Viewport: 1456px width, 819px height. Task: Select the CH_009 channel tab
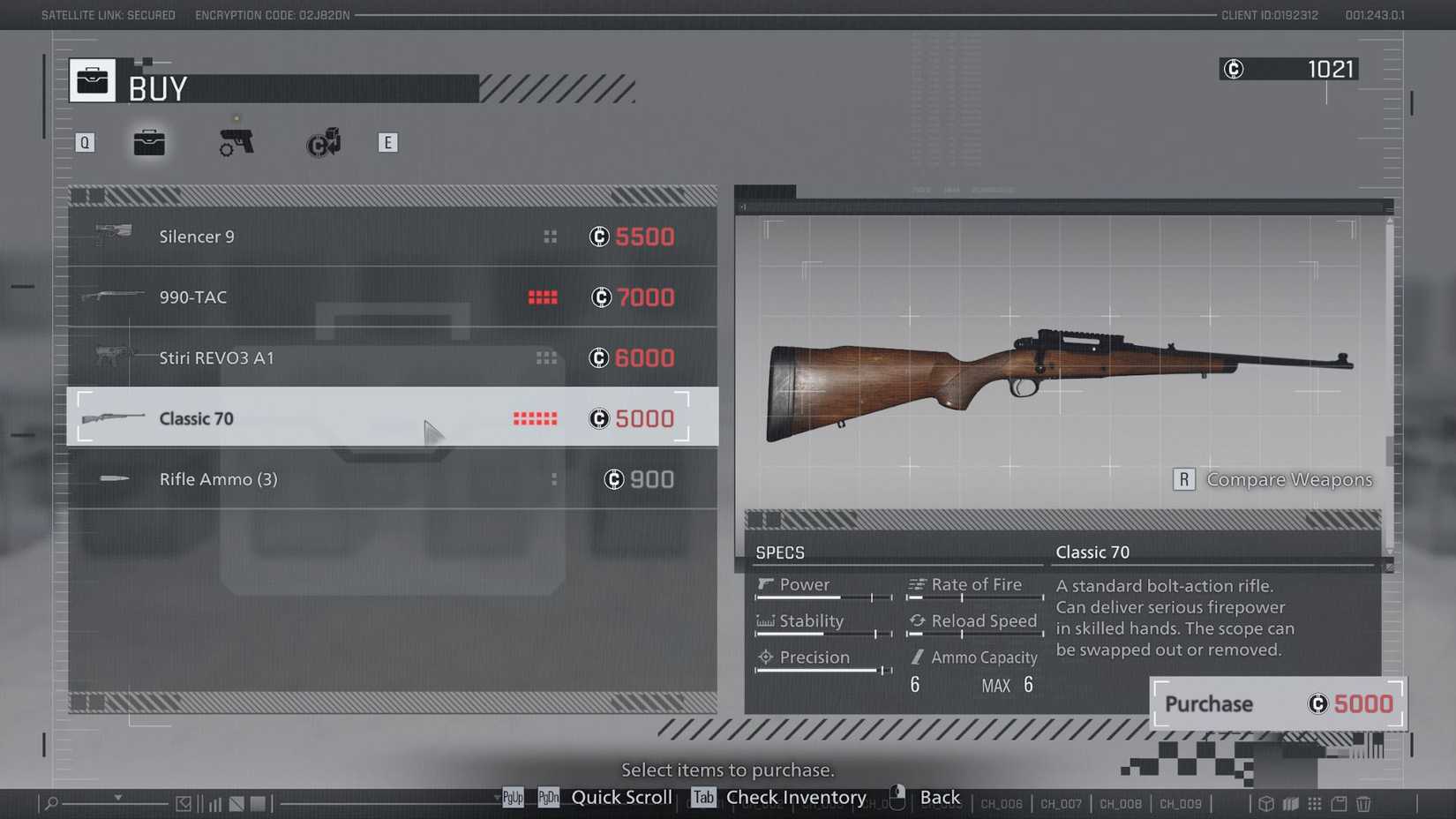click(x=1180, y=804)
